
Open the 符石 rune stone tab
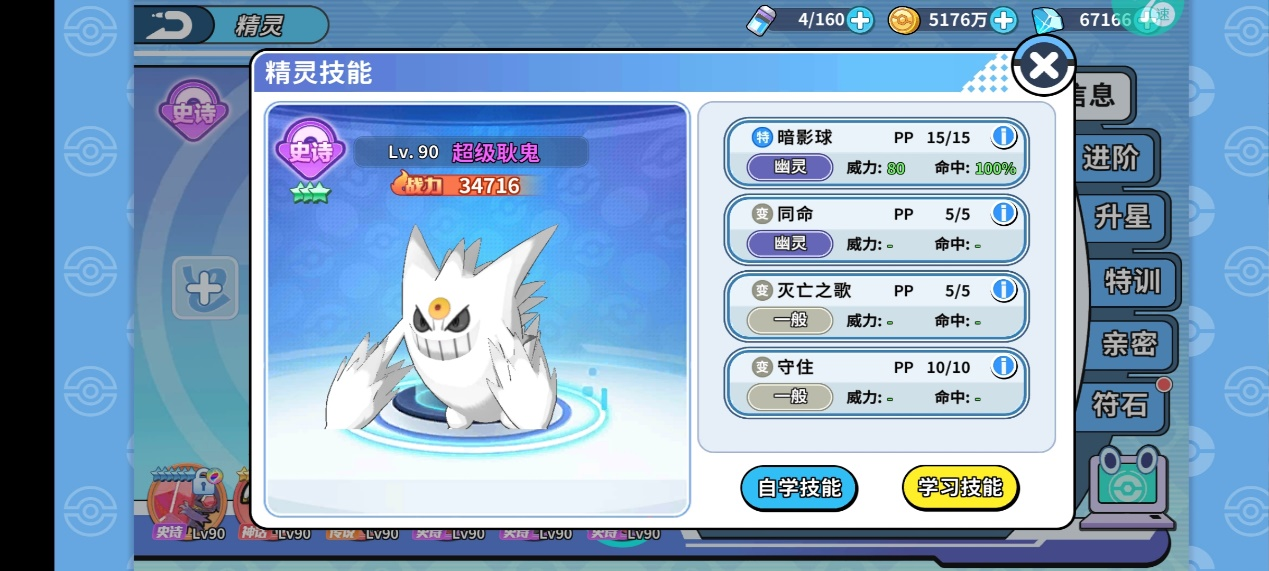pyautogui.click(x=1120, y=405)
